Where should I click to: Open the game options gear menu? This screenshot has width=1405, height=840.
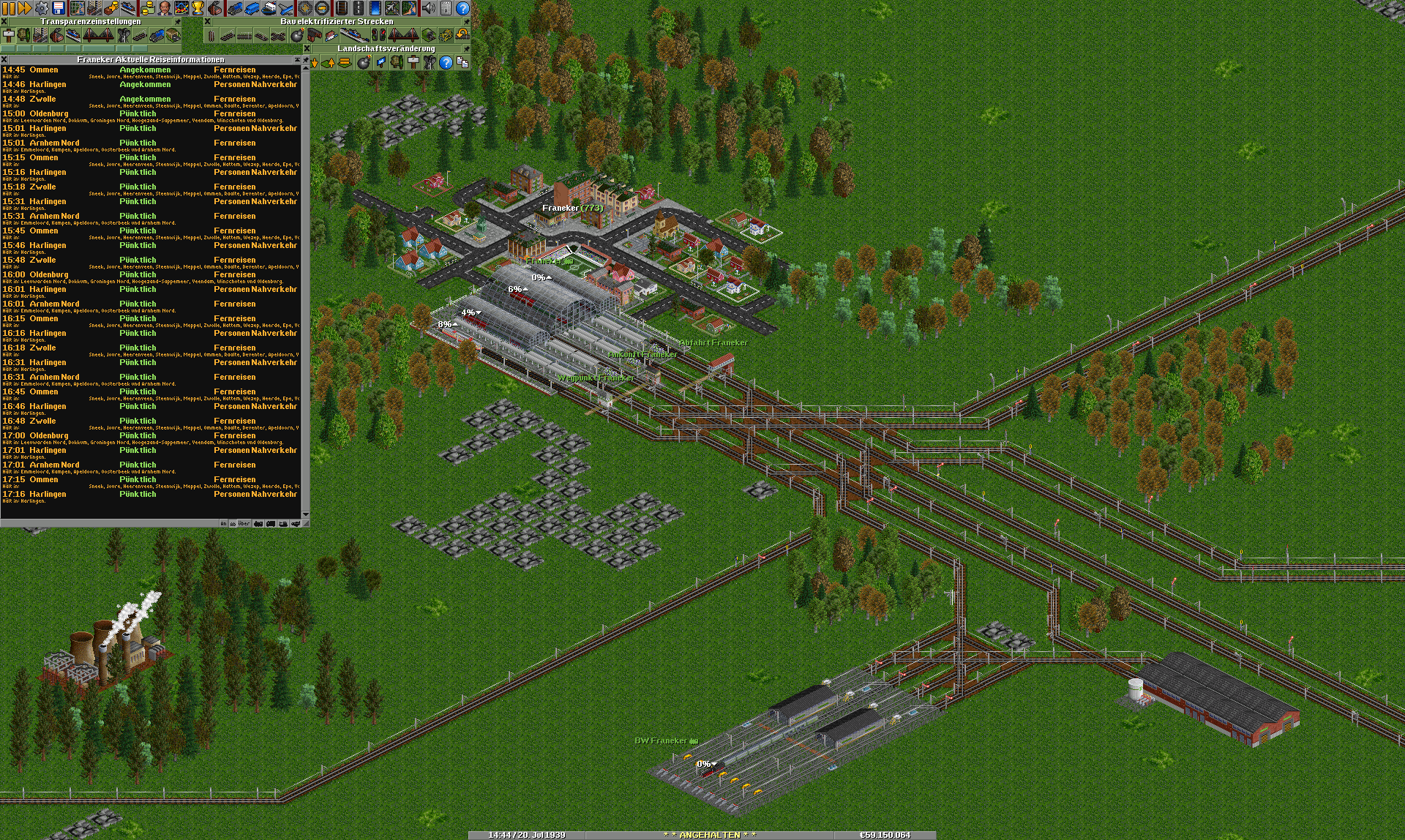coord(42,8)
